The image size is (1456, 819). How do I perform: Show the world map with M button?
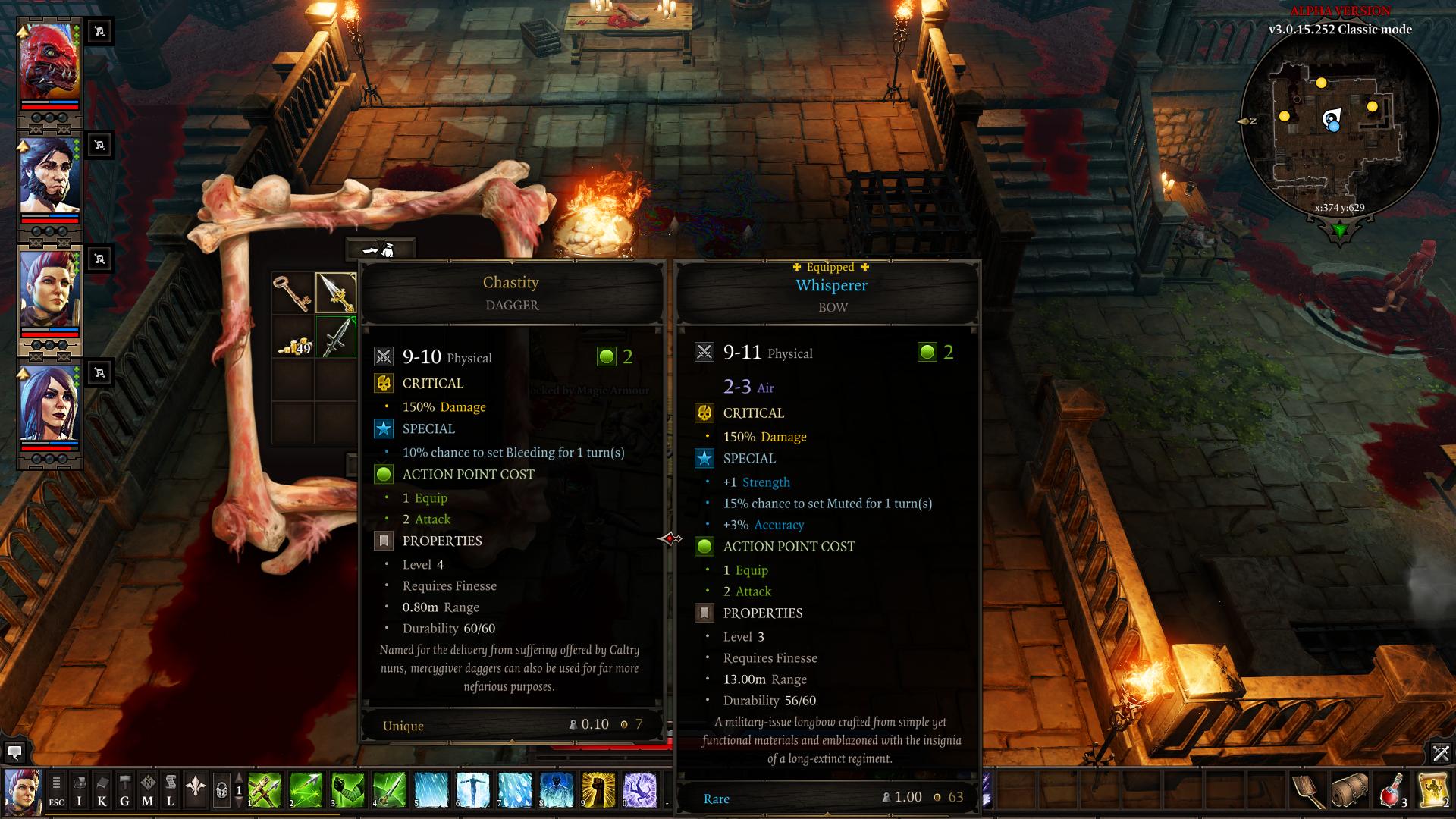[147, 789]
